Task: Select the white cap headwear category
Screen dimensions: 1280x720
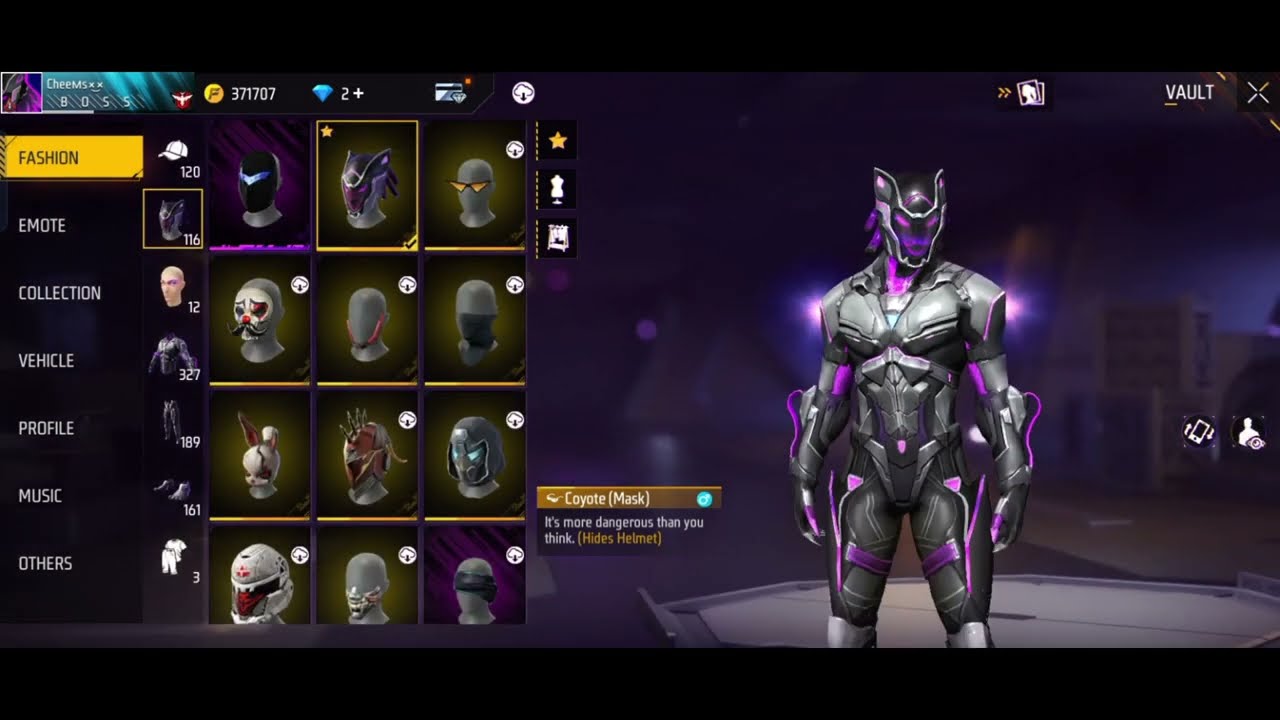Action: pos(174,153)
